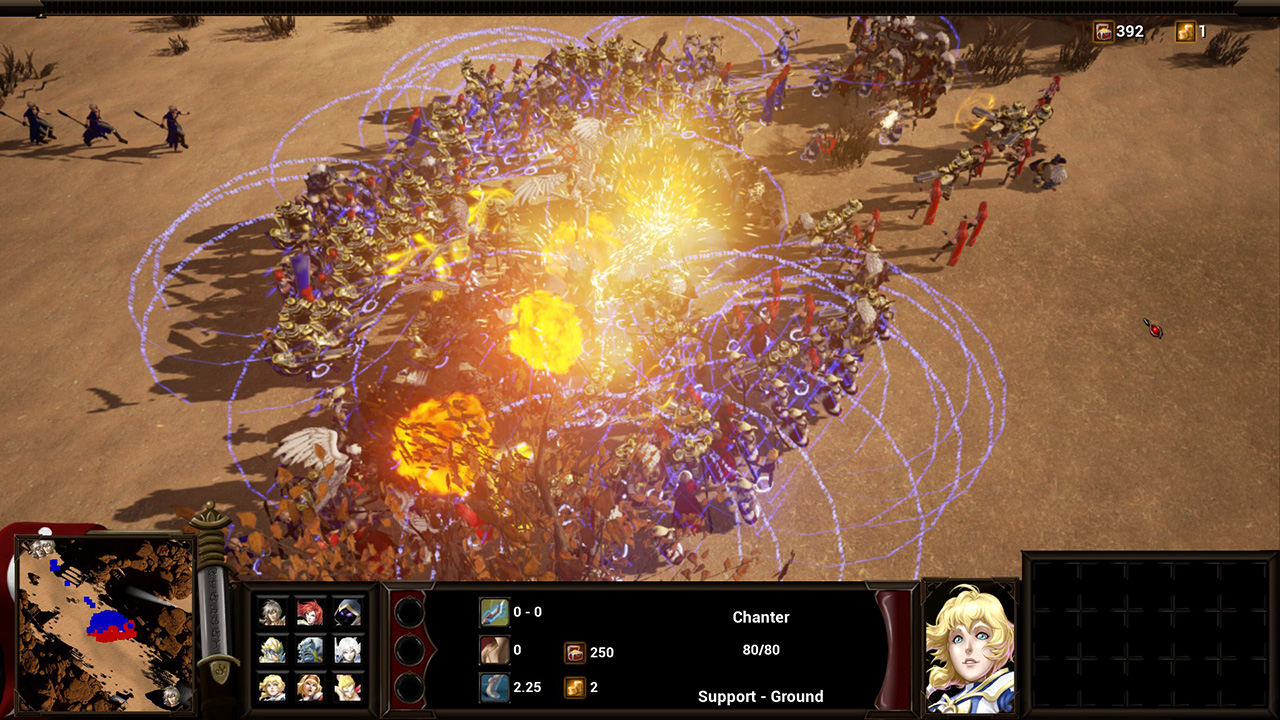The image size is (1280, 720).
Task: Click the red enemy cluster on the minimap
Action: (115, 634)
